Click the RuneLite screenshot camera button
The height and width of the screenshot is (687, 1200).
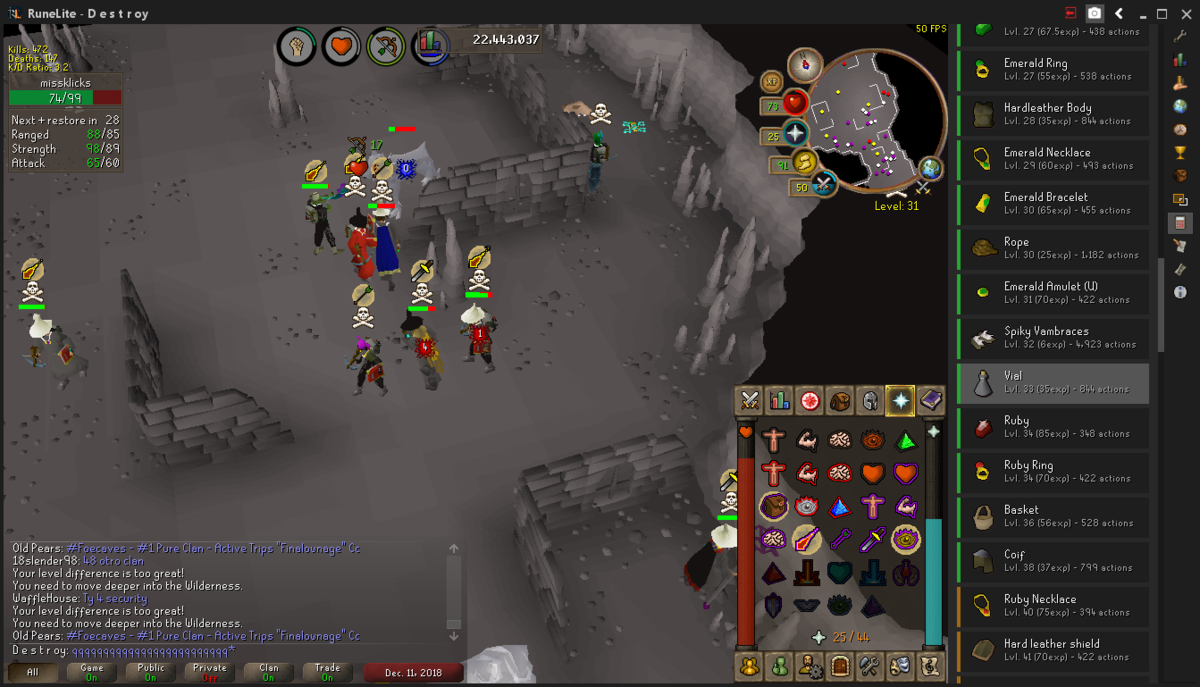(1095, 13)
